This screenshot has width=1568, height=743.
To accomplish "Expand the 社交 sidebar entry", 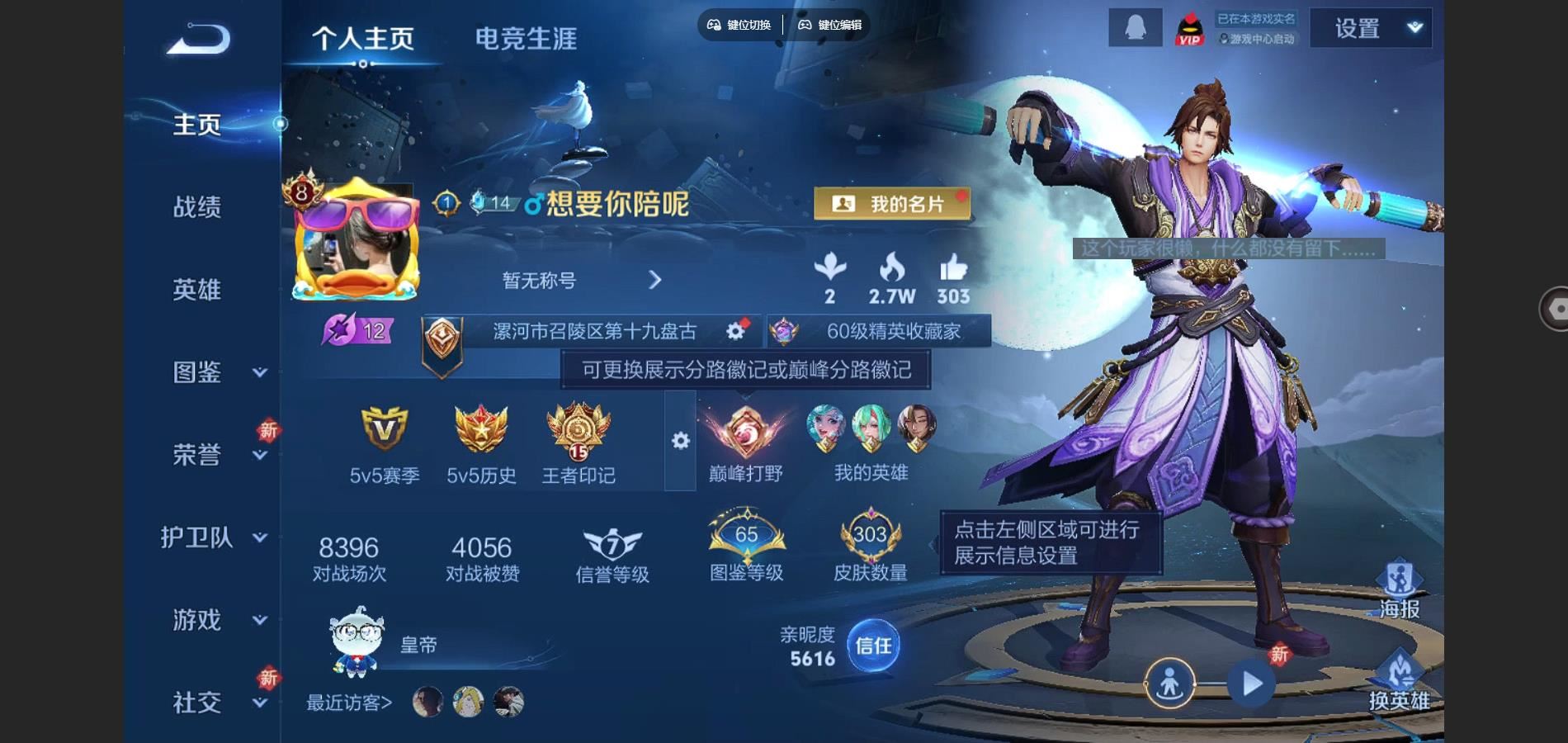I will click(x=215, y=703).
